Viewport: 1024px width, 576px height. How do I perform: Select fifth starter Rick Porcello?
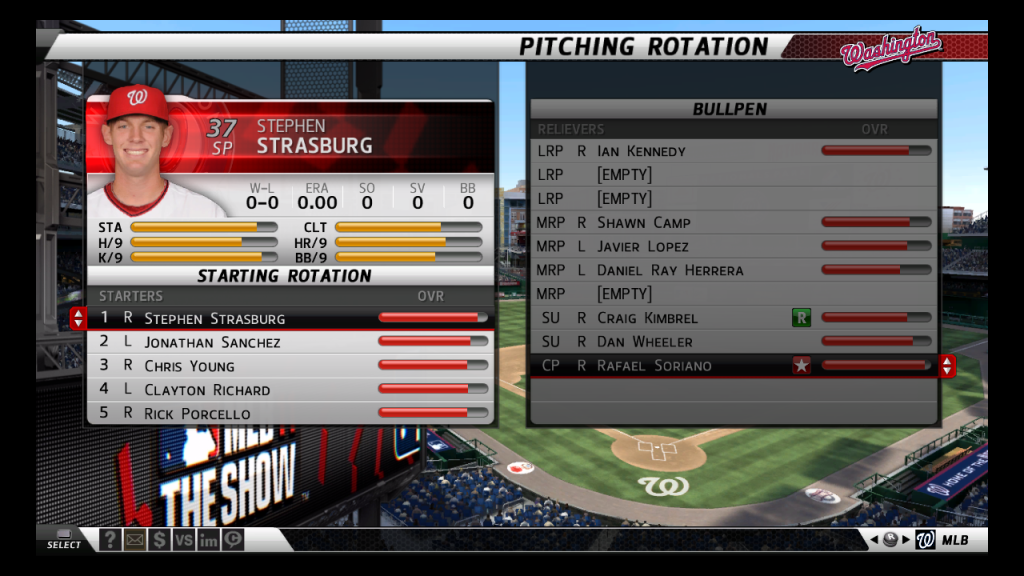click(x=290, y=413)
